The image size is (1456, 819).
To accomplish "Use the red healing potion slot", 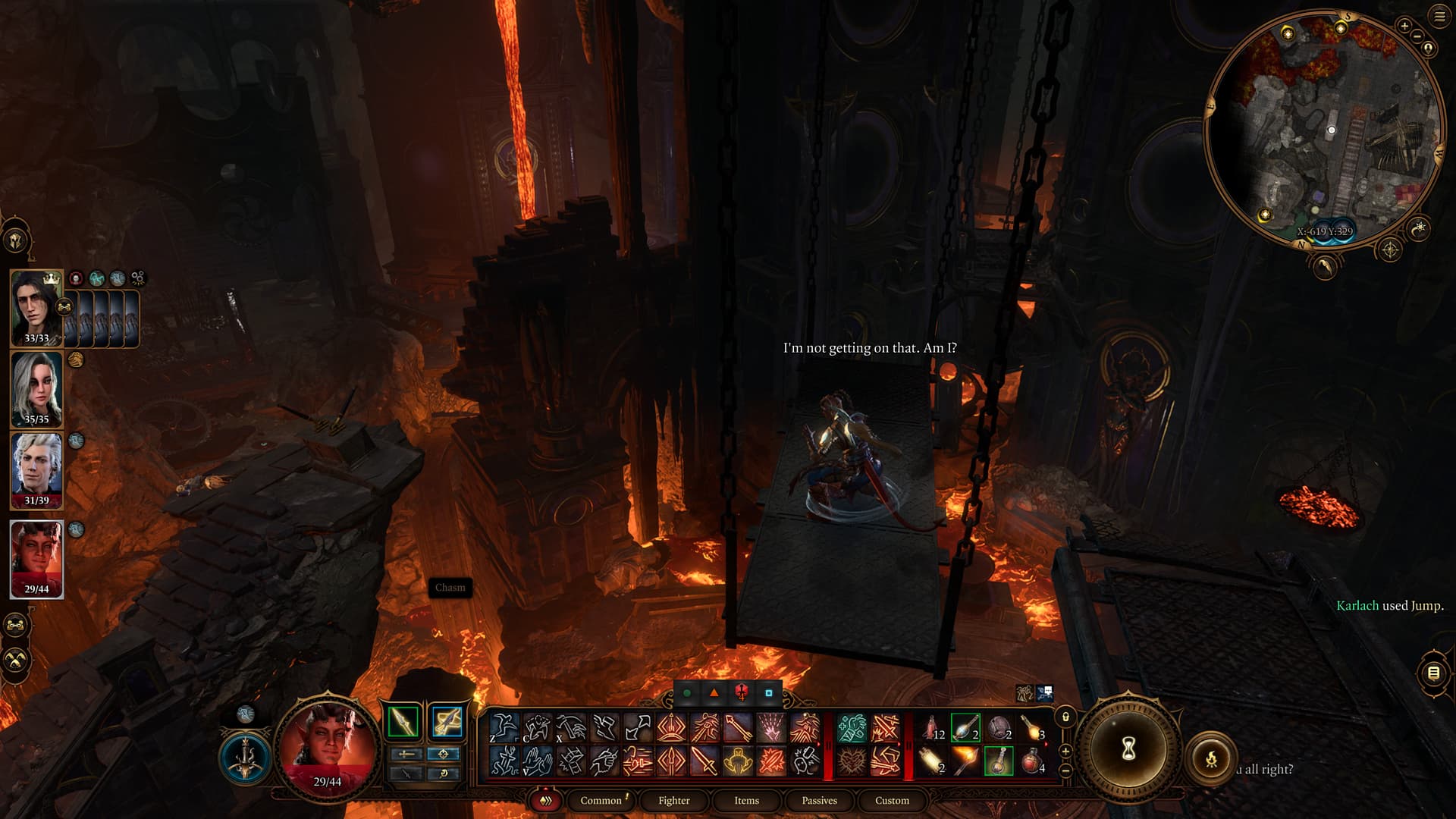I will point(1032,761).
